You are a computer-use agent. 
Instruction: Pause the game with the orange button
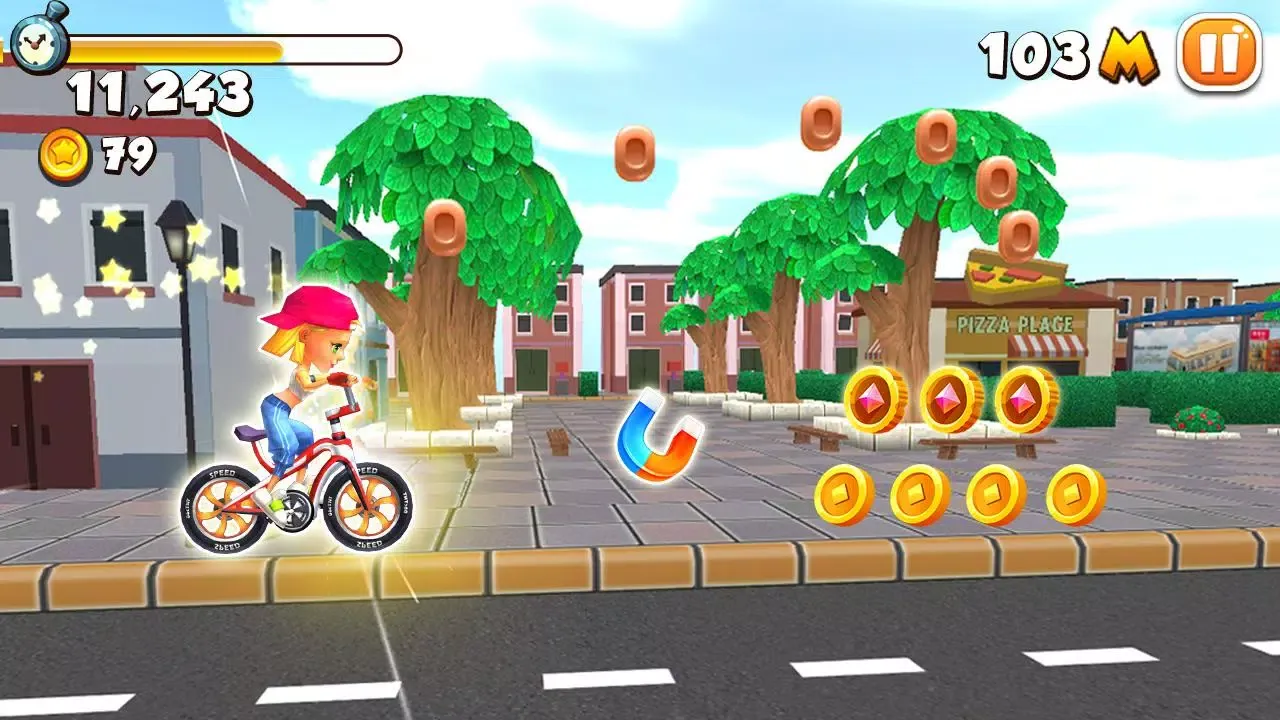[x=1219, y=52]
